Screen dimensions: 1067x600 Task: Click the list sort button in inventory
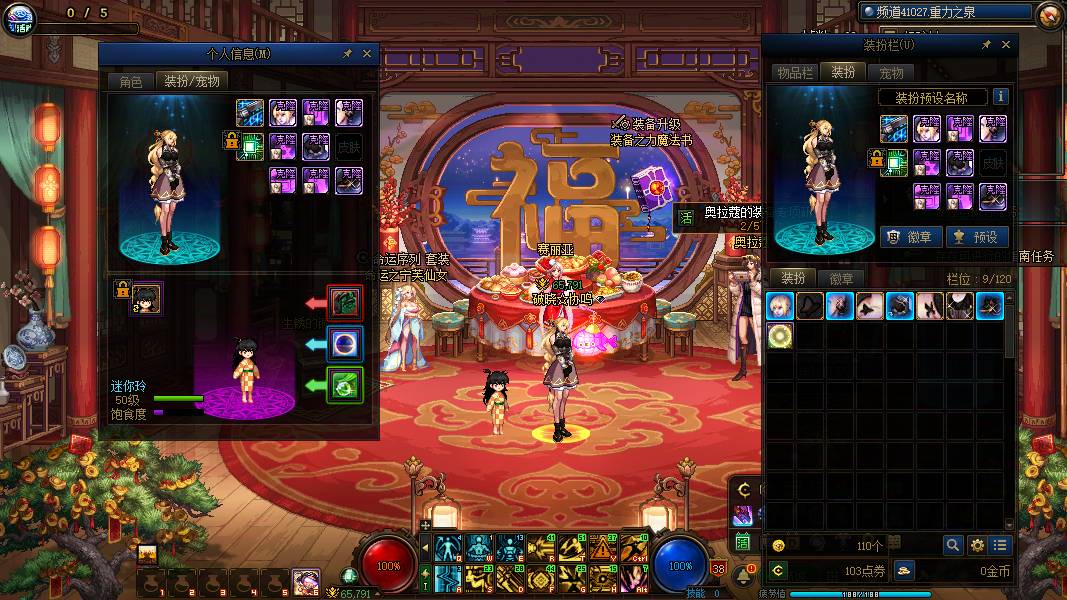click(x=1000, y=545)
